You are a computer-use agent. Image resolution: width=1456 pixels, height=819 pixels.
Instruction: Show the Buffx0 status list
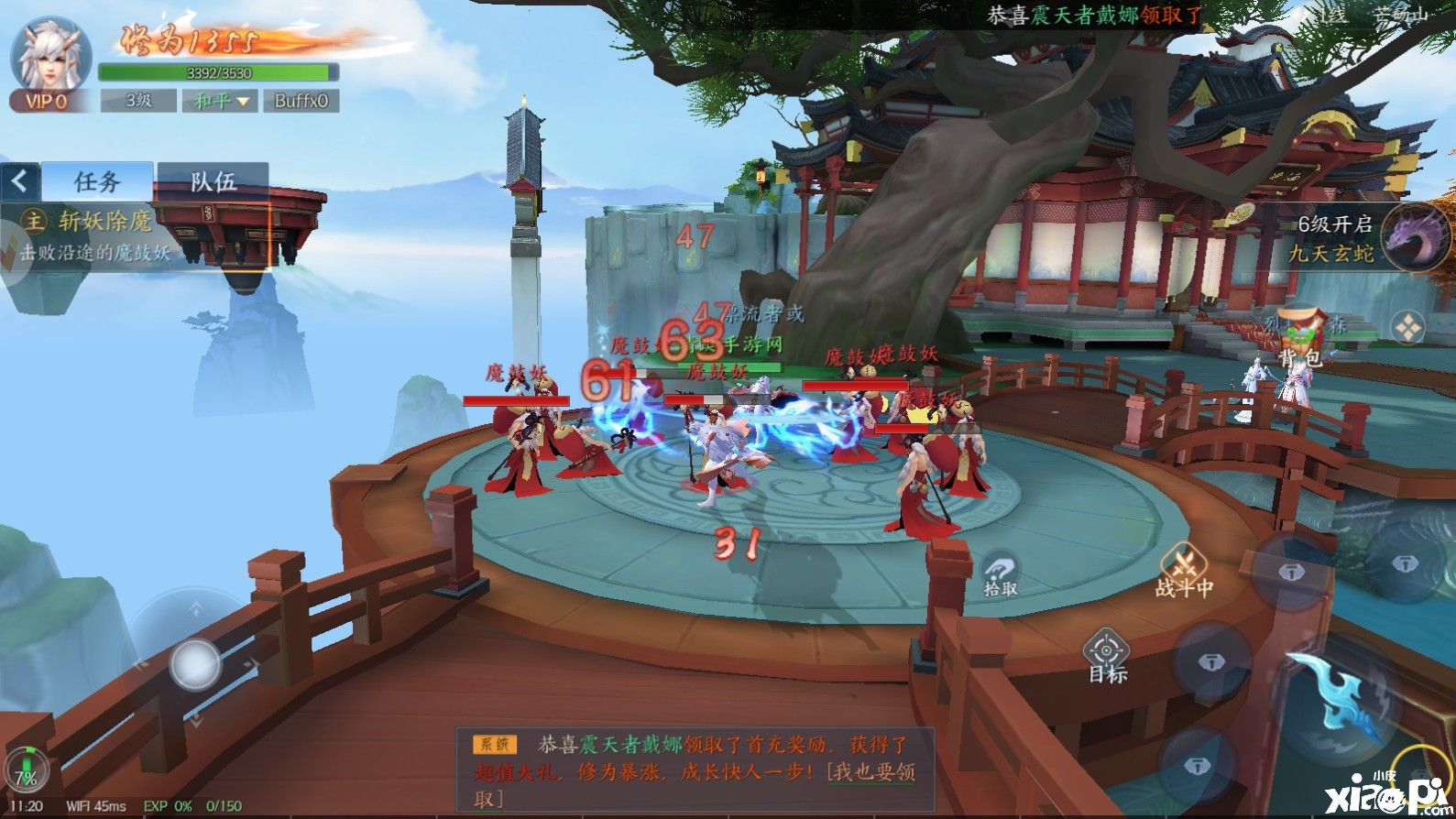coord(301,101)
